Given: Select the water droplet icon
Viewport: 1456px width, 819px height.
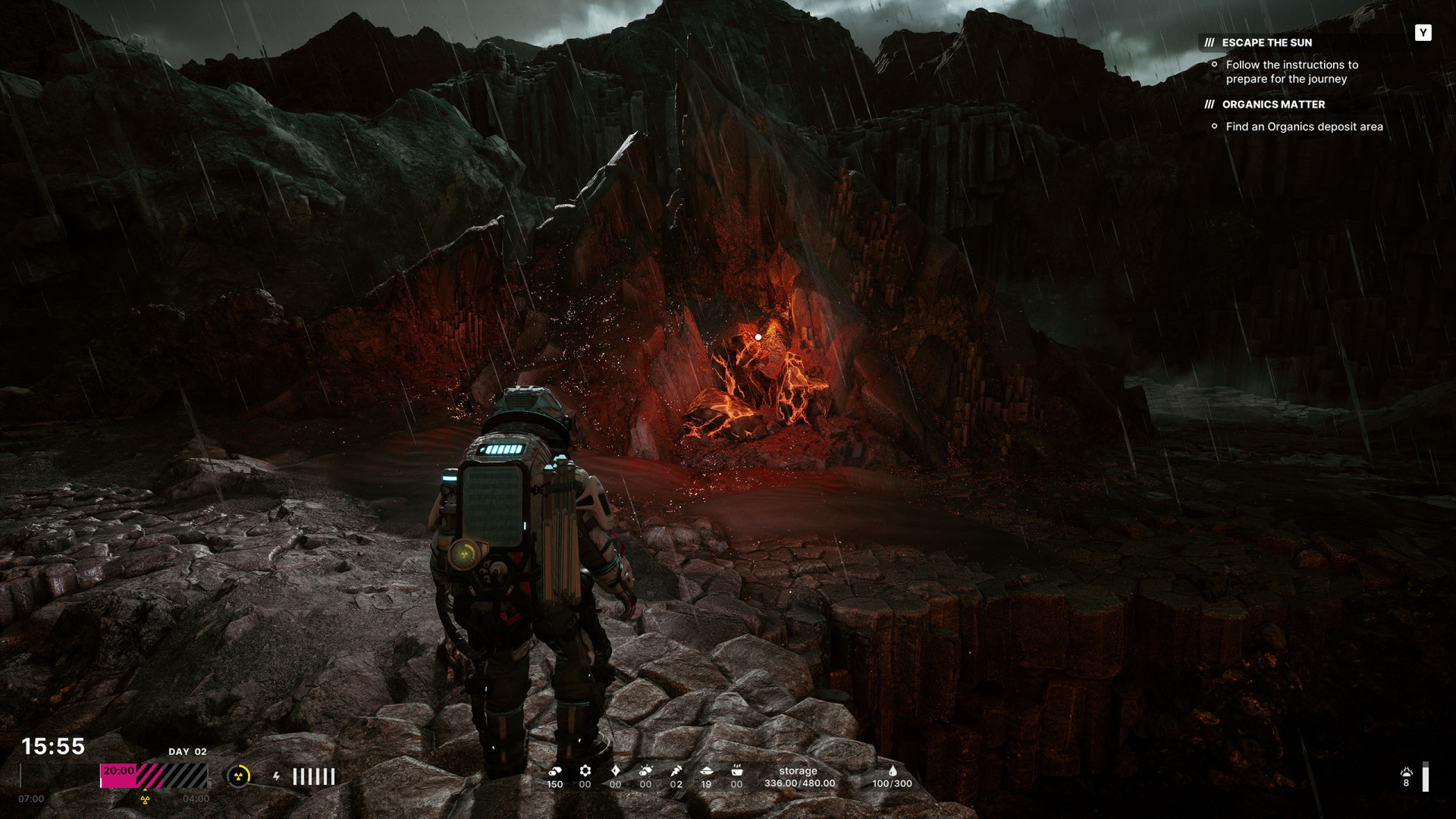Looking at the screenshot, I should (x=893, y=771).
